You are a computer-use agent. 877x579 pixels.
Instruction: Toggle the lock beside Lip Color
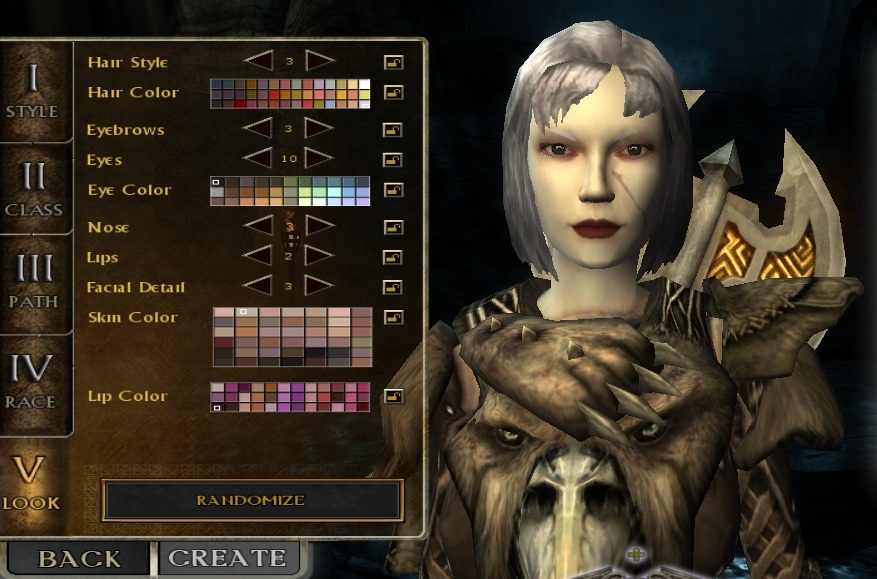(393, 397)
